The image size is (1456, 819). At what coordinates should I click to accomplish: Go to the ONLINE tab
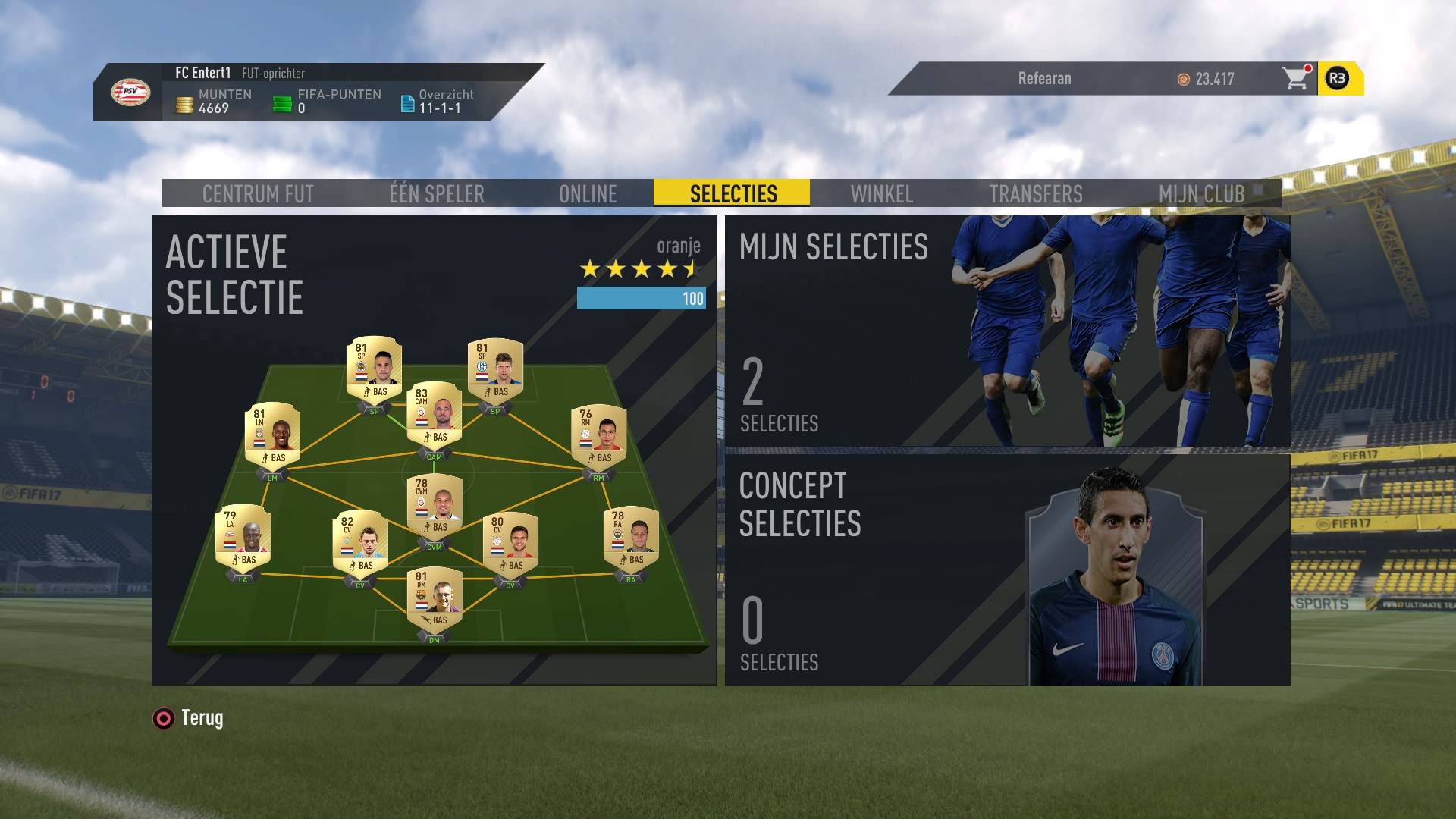tap(588, 193)
